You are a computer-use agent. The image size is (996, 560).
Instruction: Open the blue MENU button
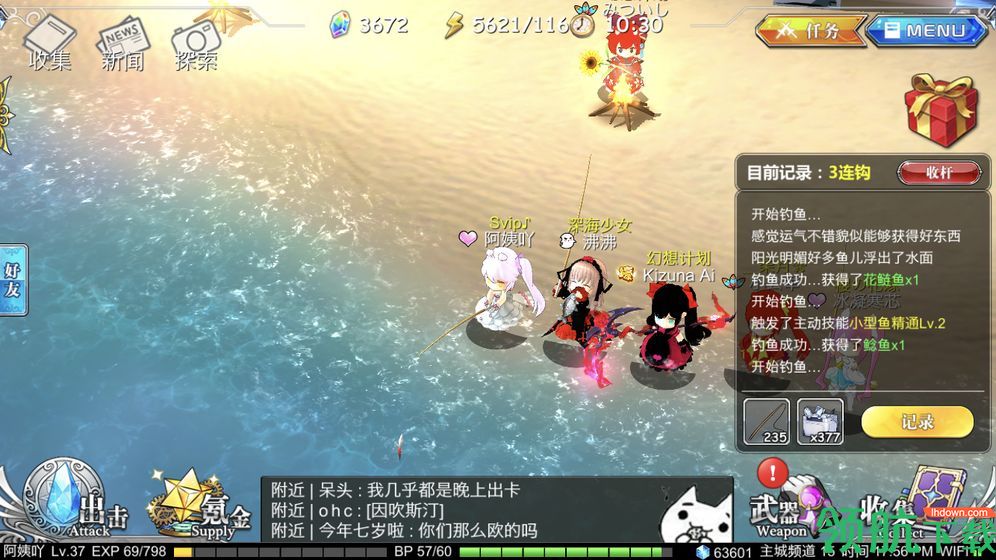(925, 30)
